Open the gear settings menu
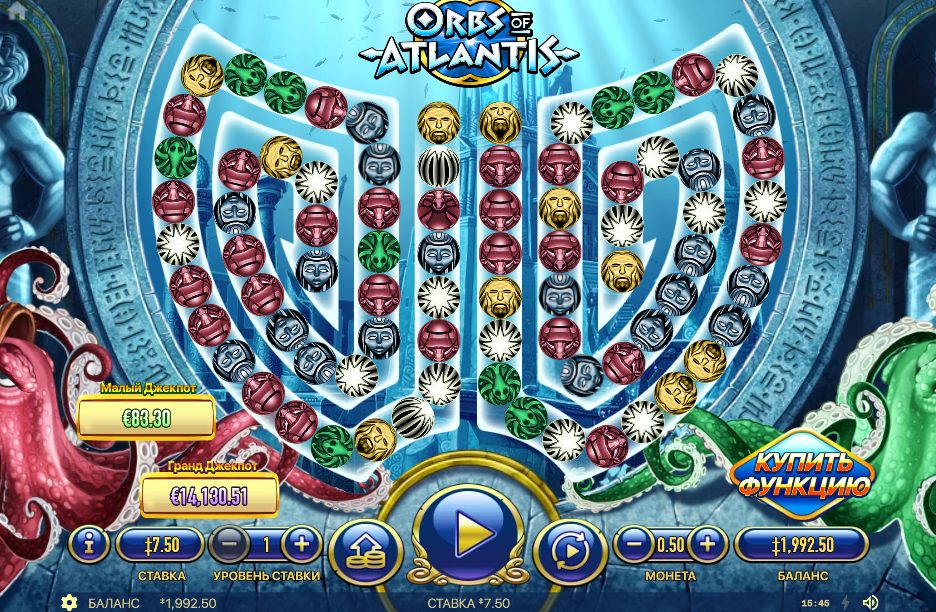This screenshot has height=612, width=936. 69,602
